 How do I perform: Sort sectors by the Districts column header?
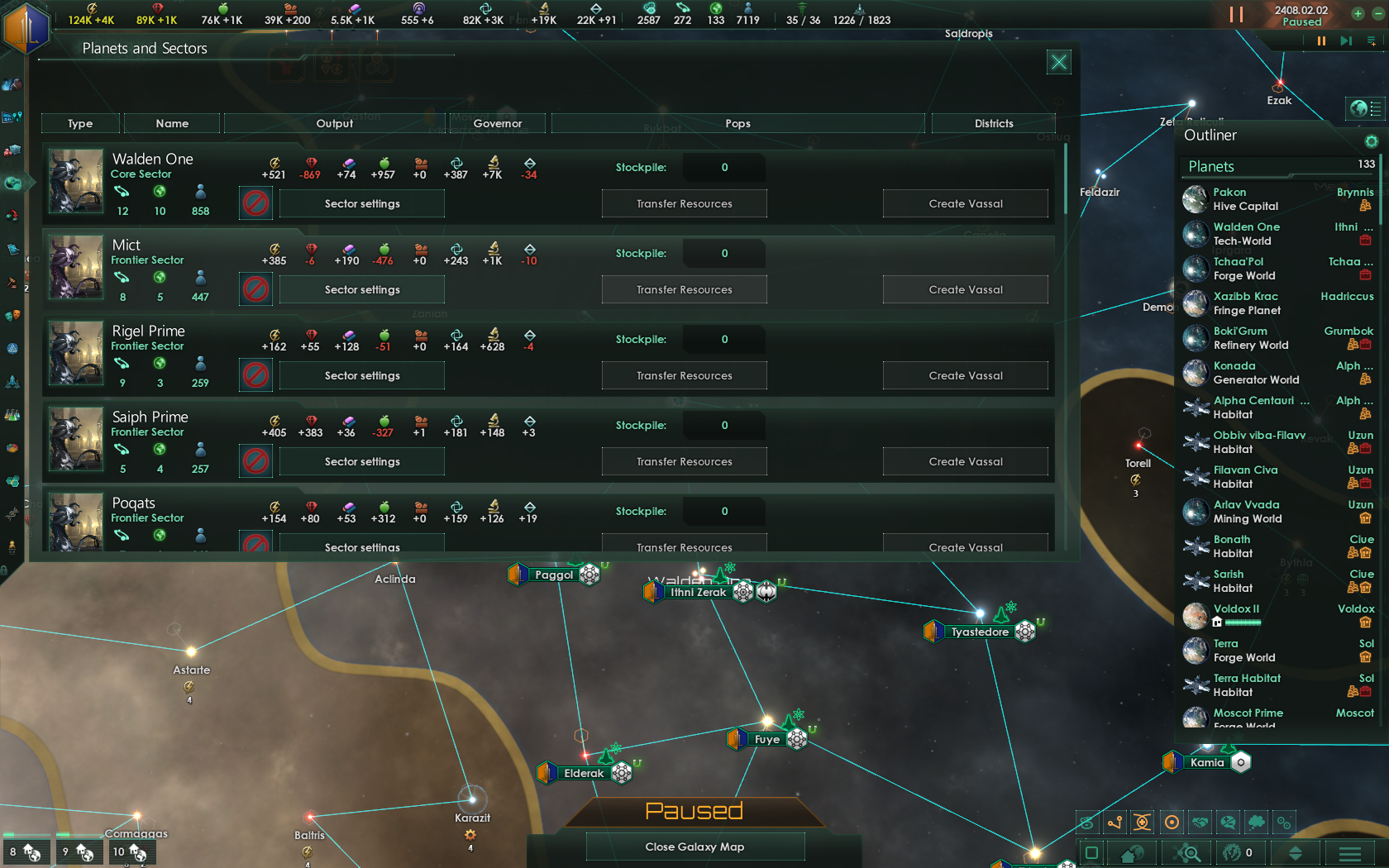tap(993, 123)
